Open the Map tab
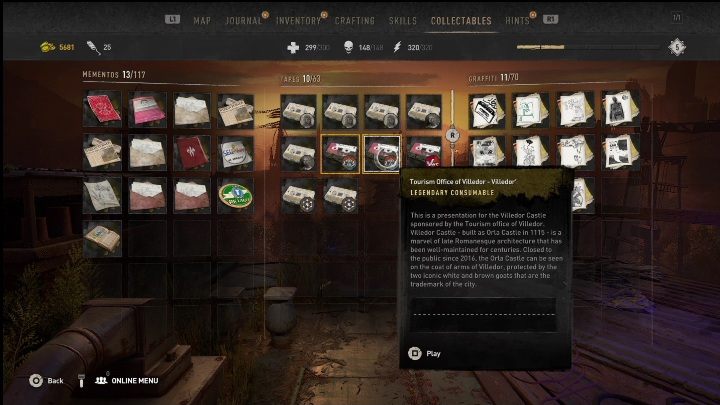This screenshot has height=405, width=720. [202, 20]
